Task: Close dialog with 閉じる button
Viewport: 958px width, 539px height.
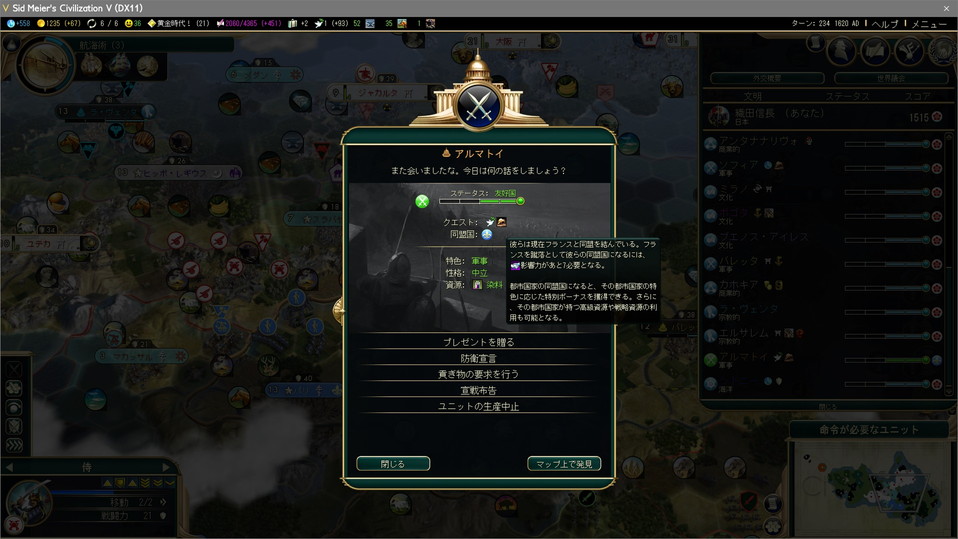Action: tap(393, 464)
